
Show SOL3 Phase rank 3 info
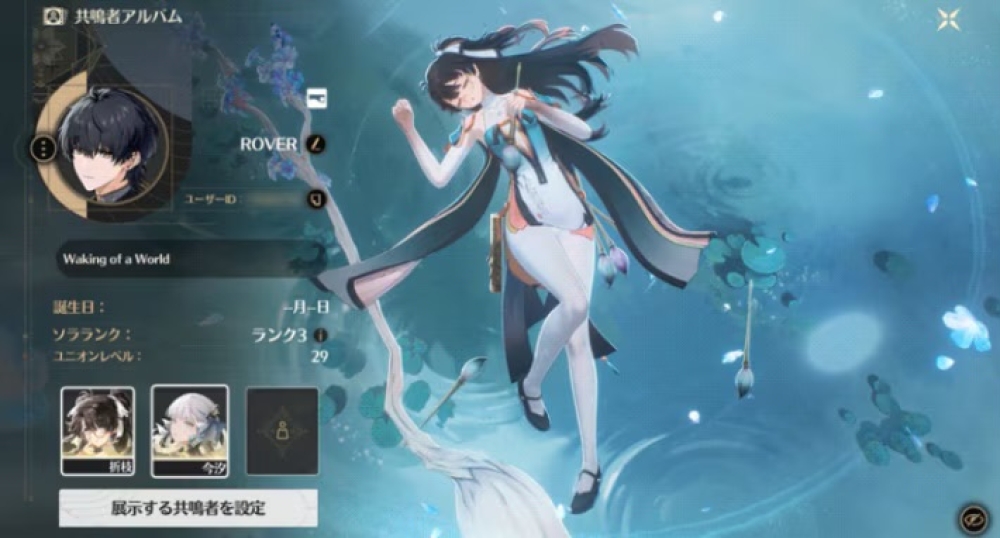320,336
